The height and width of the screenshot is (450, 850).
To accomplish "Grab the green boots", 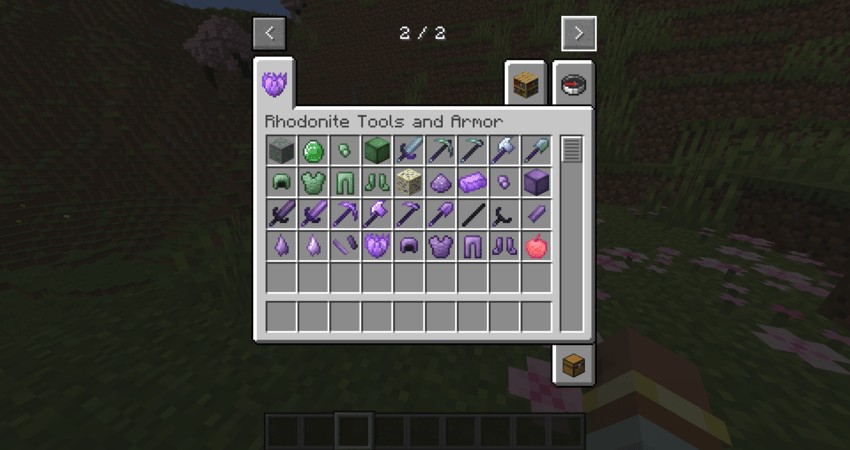I will pos(378,182).
